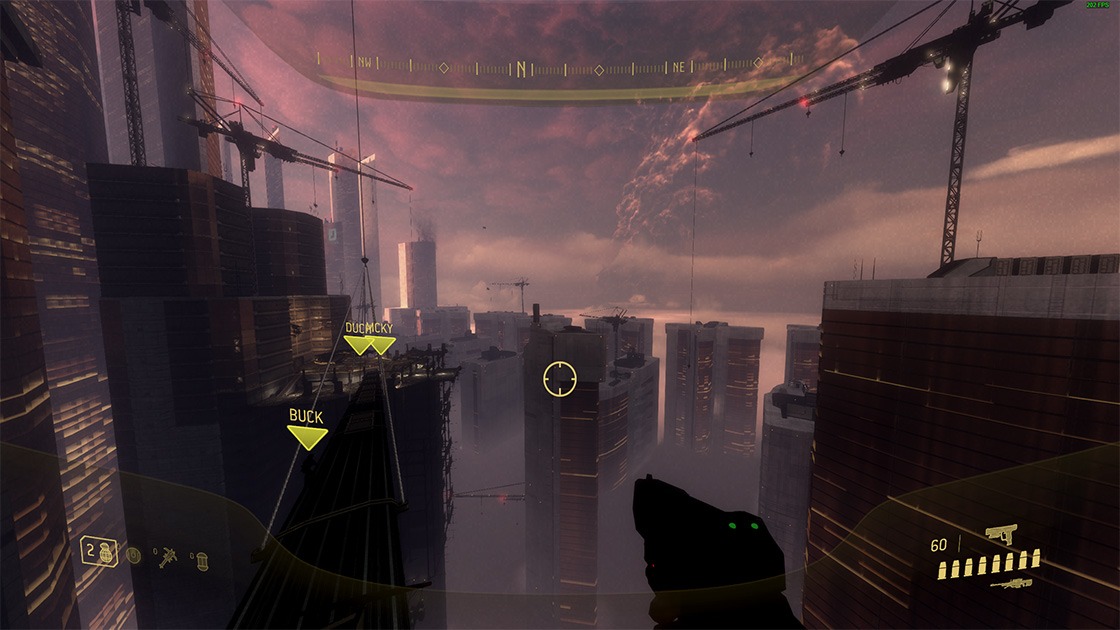Click the N heading on the compass
The image size is (1120, 630).
(521, 69)
